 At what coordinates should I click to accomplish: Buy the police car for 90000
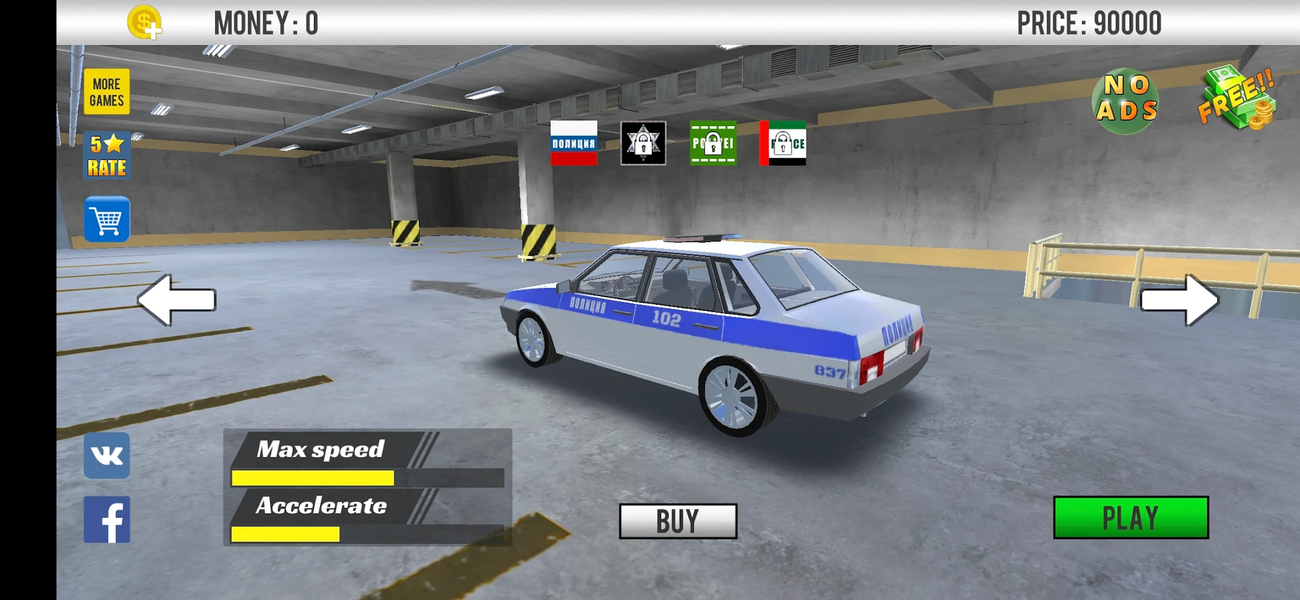pos(677,521)
